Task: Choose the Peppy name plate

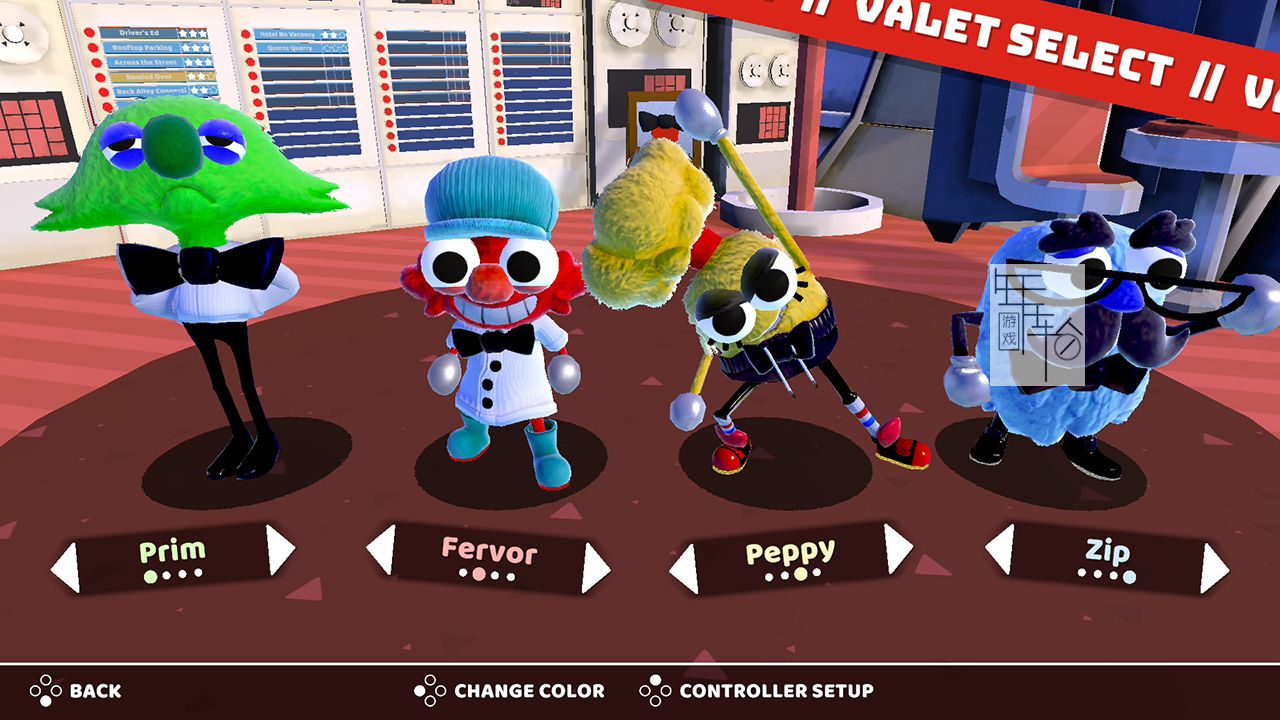Action: pos(790,559)
